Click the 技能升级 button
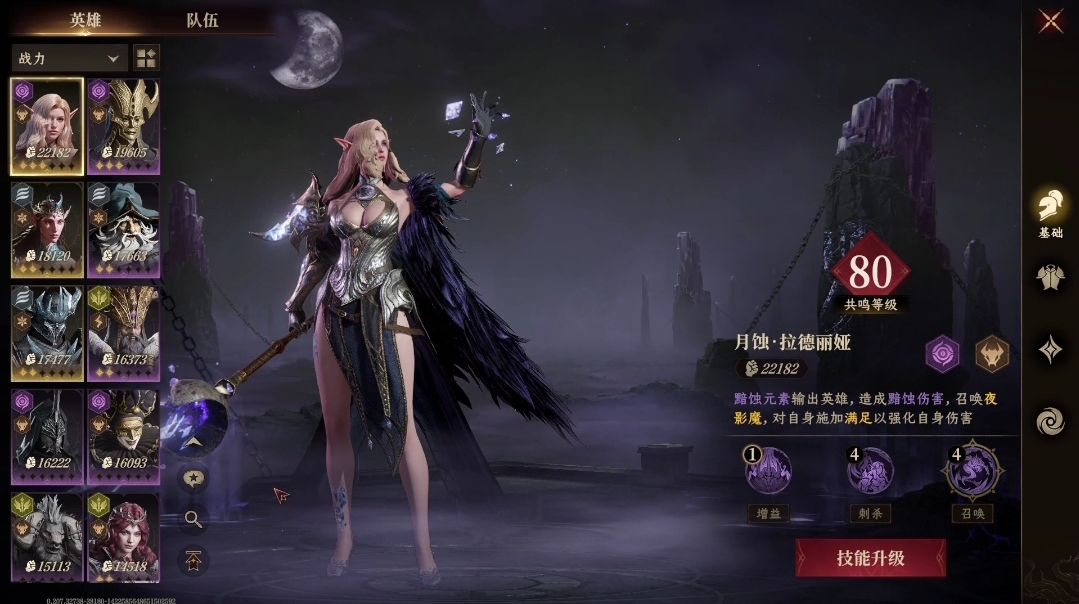Viewport: 1079px width, 604px height. pyautogui.click(x=870, y=558)
